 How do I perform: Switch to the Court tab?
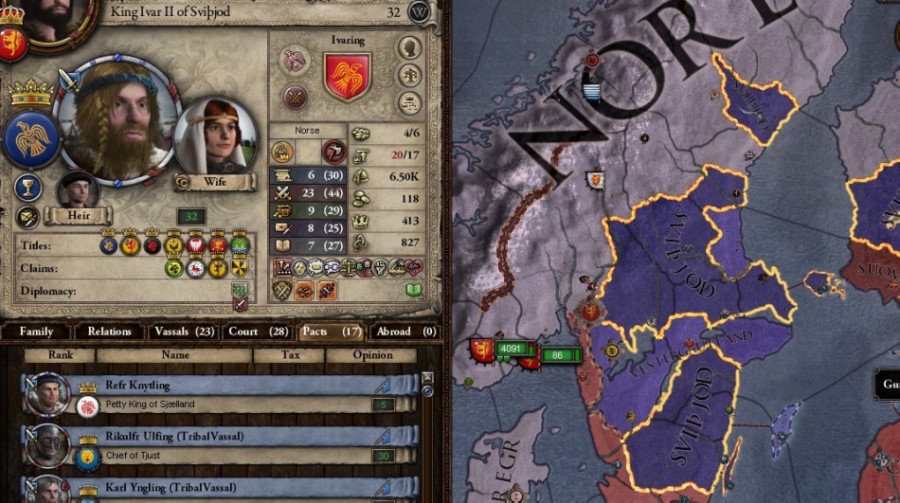point(257,331)
